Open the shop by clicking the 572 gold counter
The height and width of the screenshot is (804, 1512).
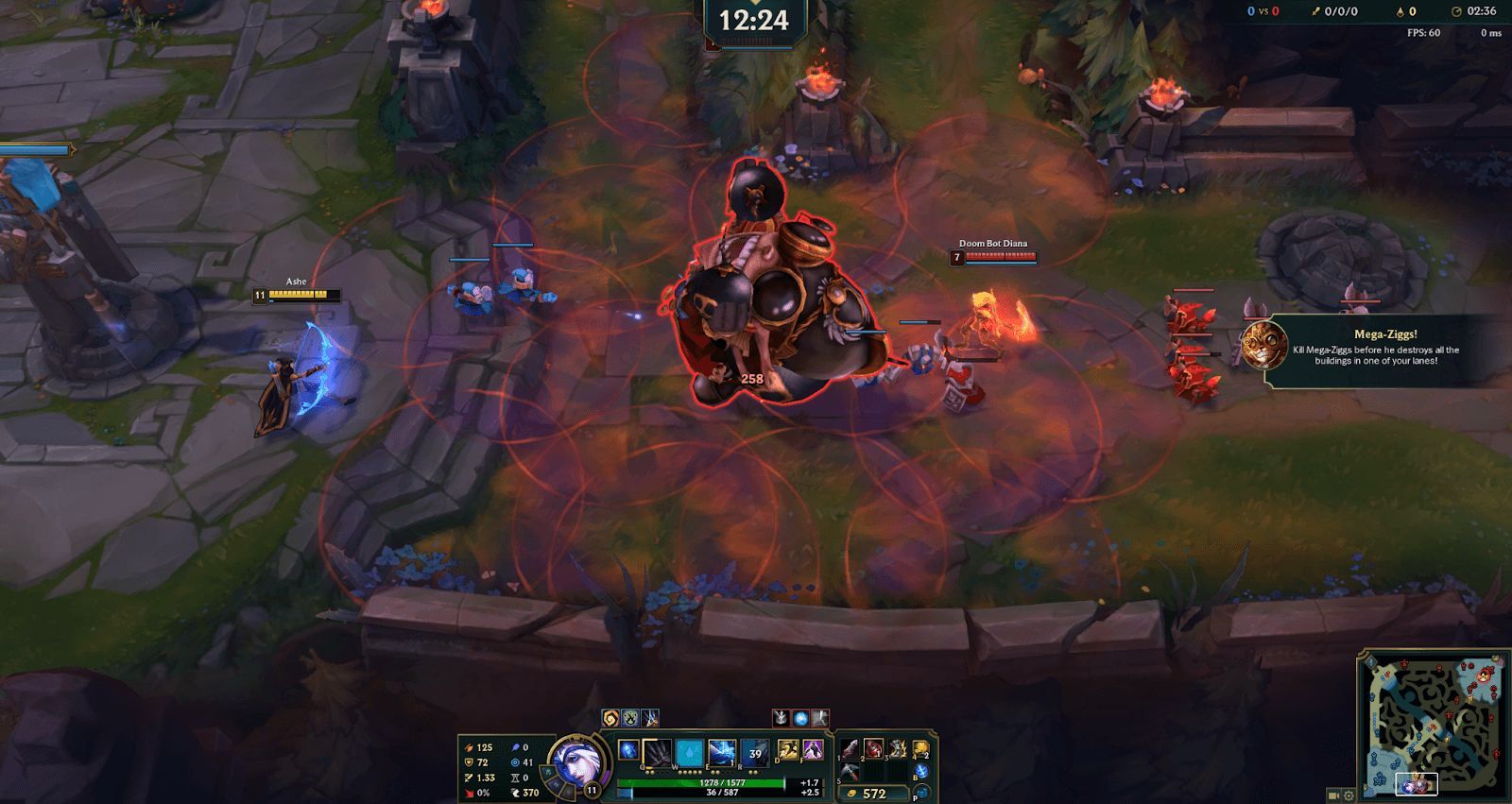click(876, 793)
